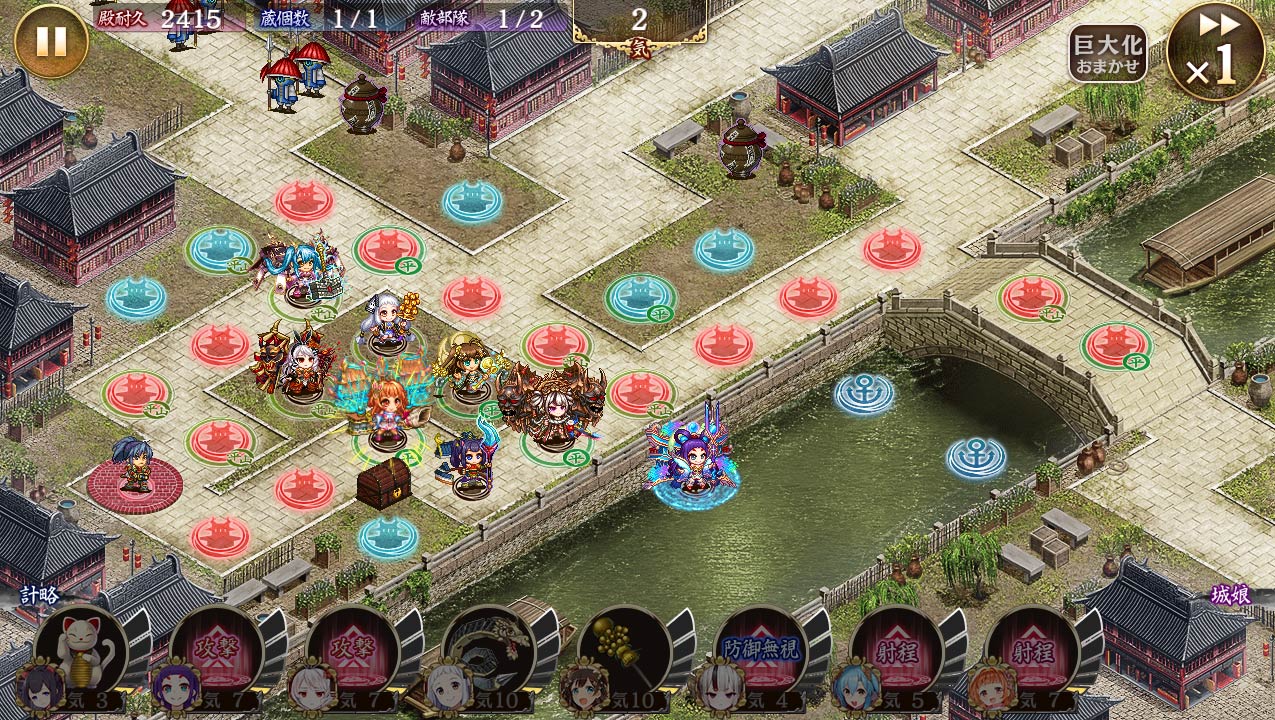Toggle the ×1 game speed button
Image resolution: width=1275 pixels, height=720 pixels.
coord(1215,51)
